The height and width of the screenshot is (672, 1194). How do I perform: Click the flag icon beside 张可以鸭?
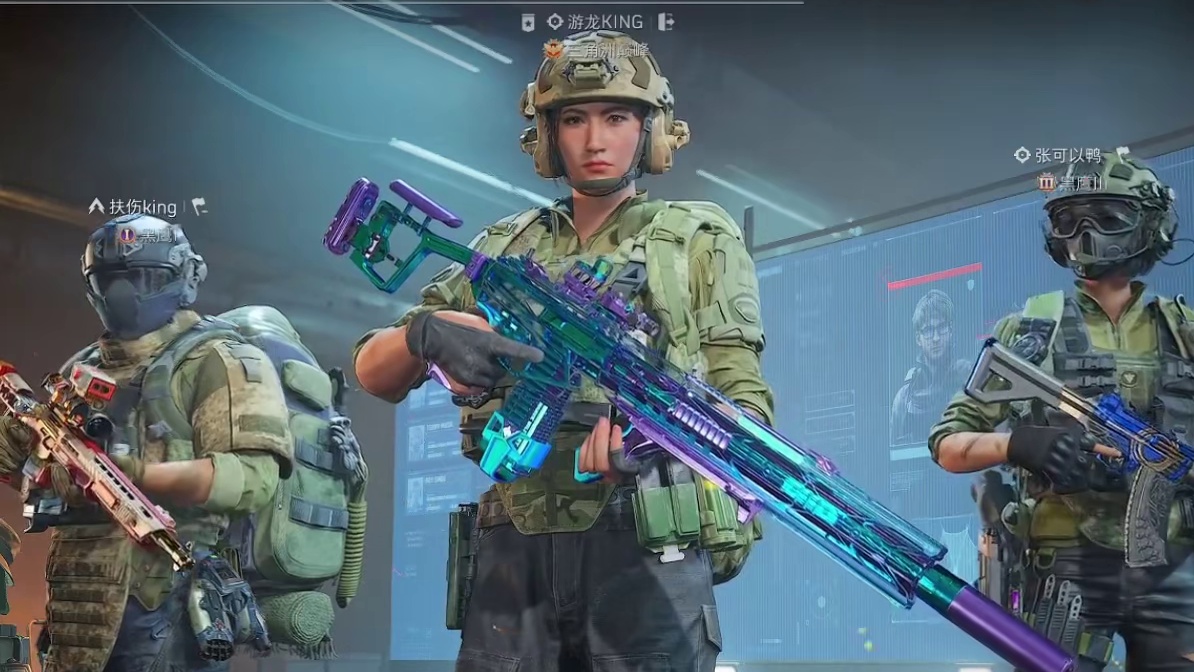point(1121,153)
